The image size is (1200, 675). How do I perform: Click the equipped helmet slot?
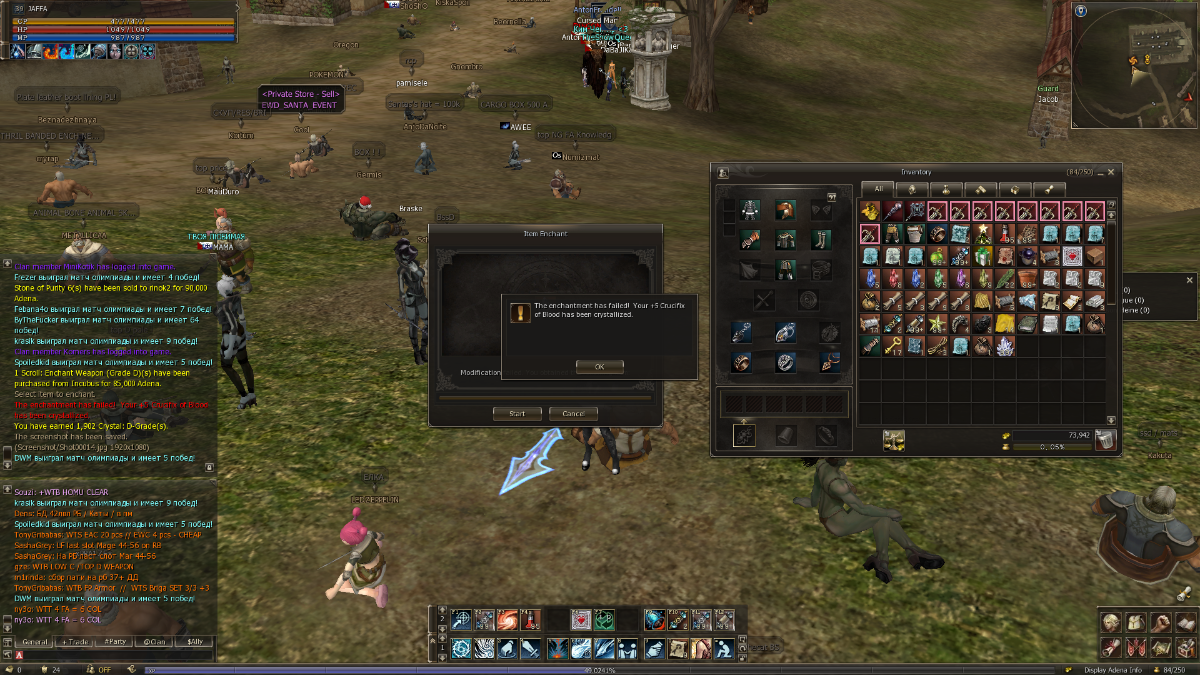786,210
